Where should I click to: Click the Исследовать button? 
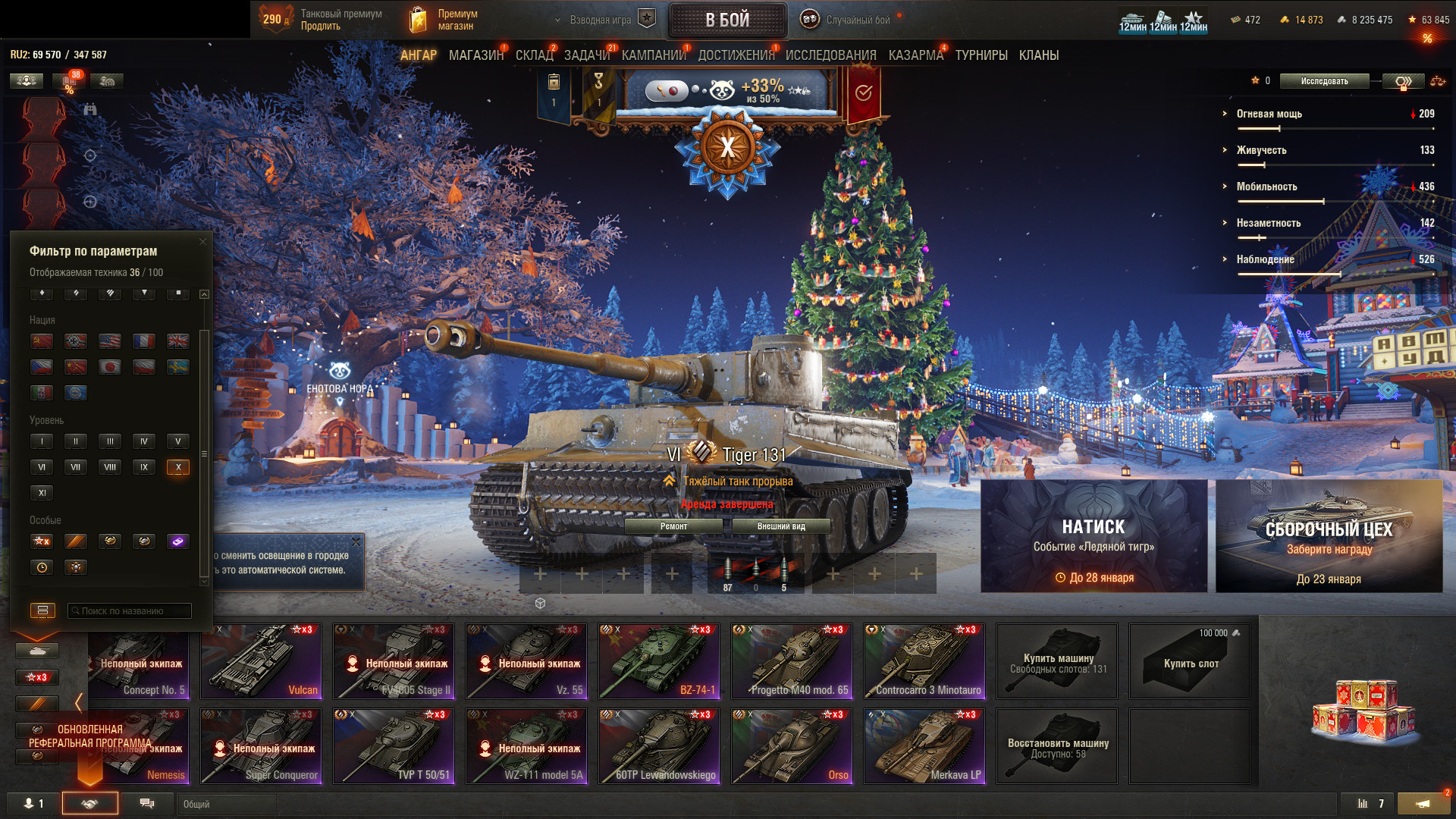click(1324, 81)
